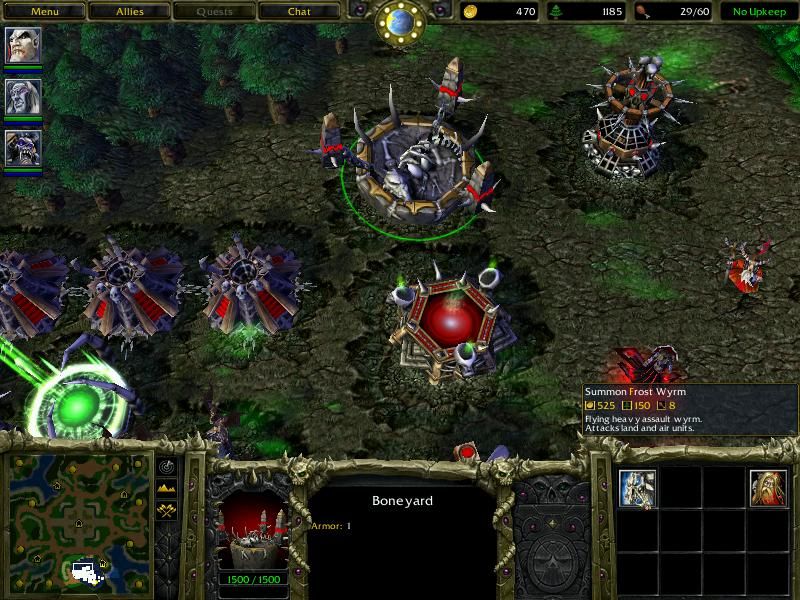
Task: Toggle minimap ally color mode
Action: [165, 510]
